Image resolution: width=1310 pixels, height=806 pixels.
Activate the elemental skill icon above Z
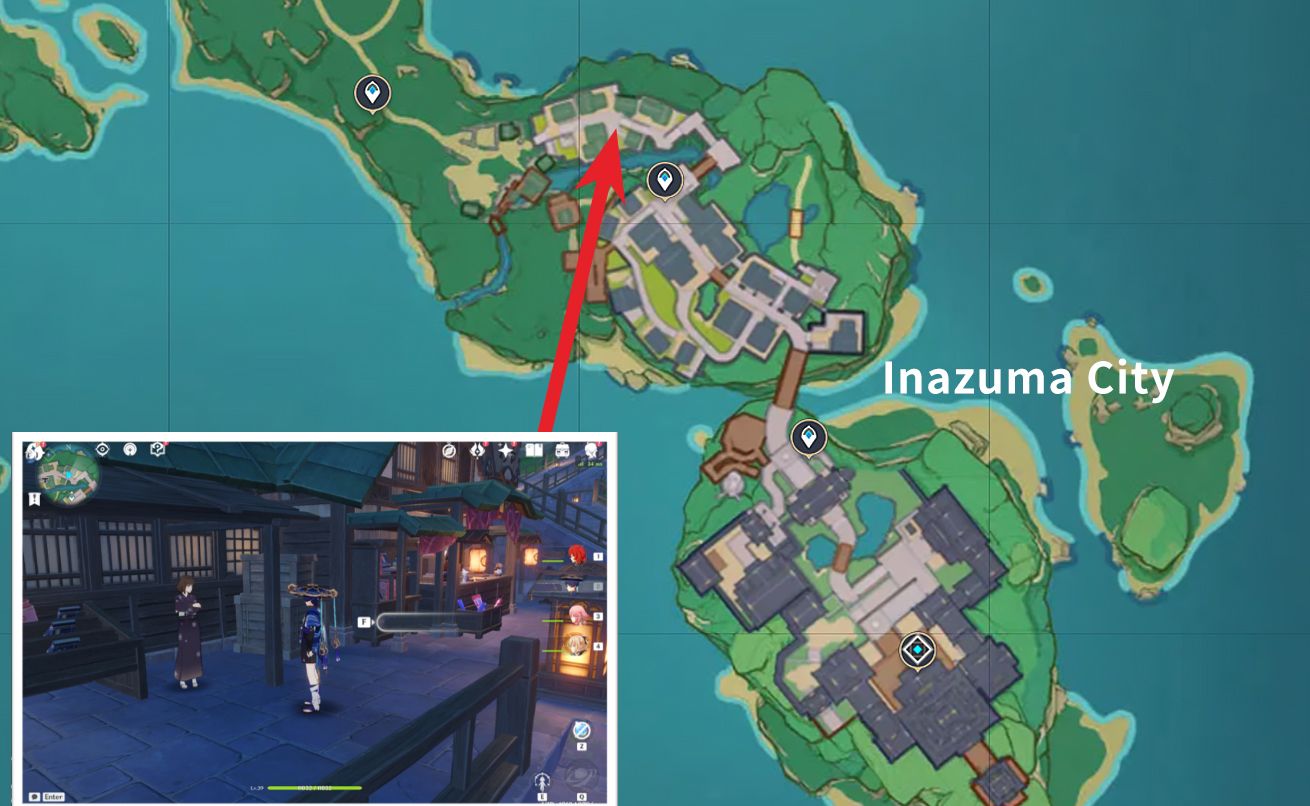[x=581, y=729]
